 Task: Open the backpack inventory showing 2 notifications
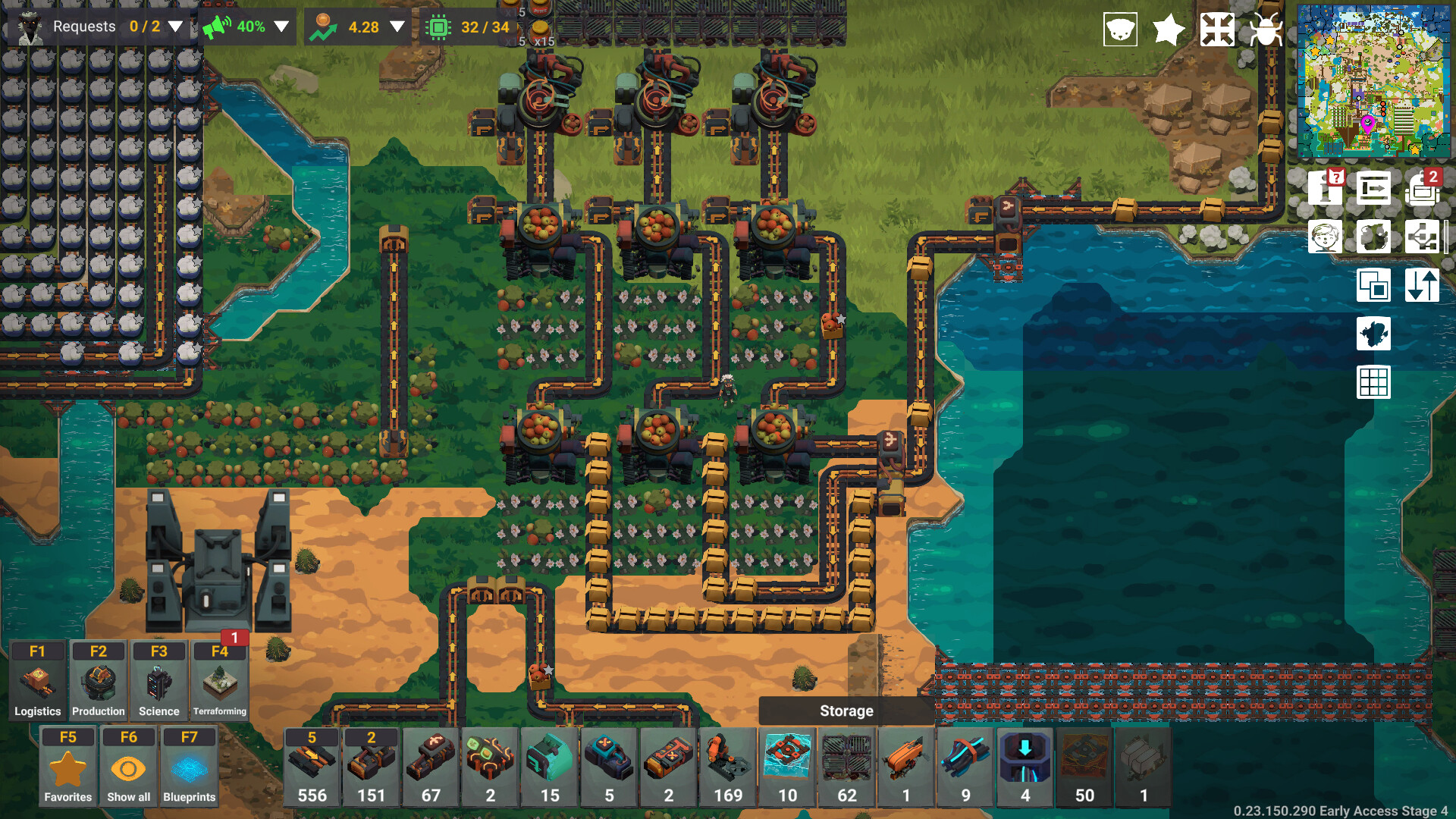coord(1423,190)
